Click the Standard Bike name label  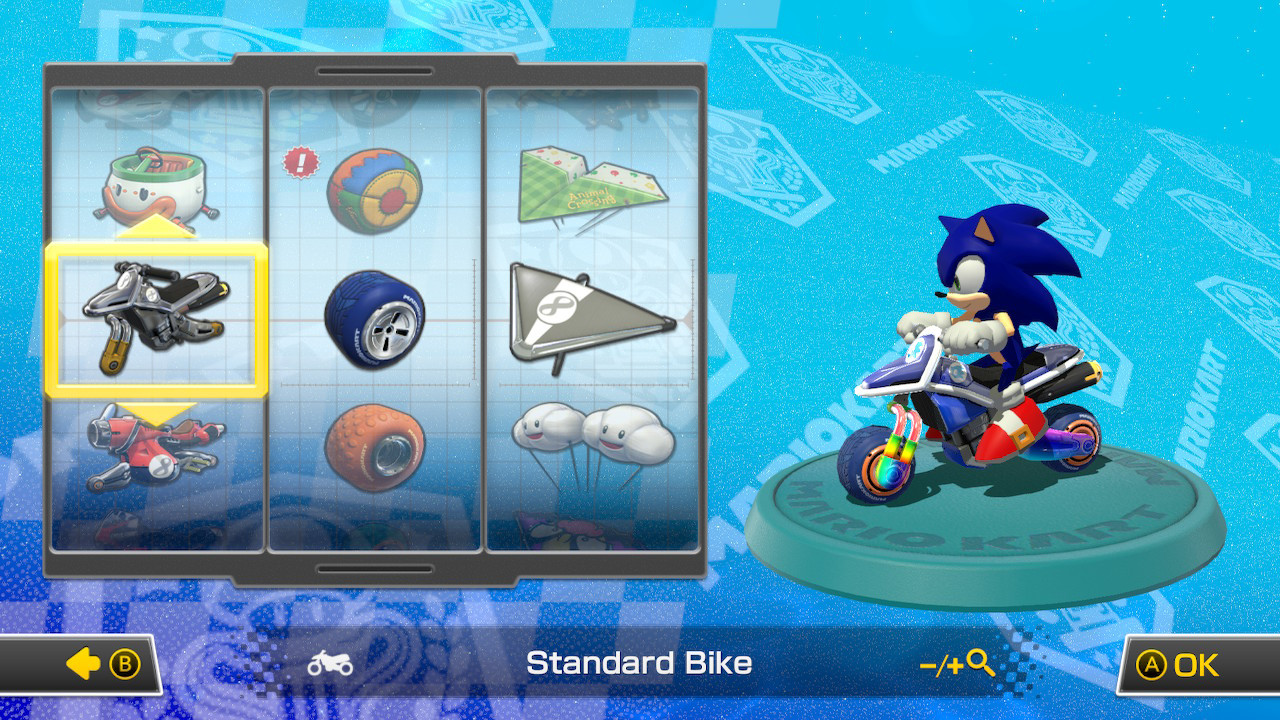tap(640, 663)
